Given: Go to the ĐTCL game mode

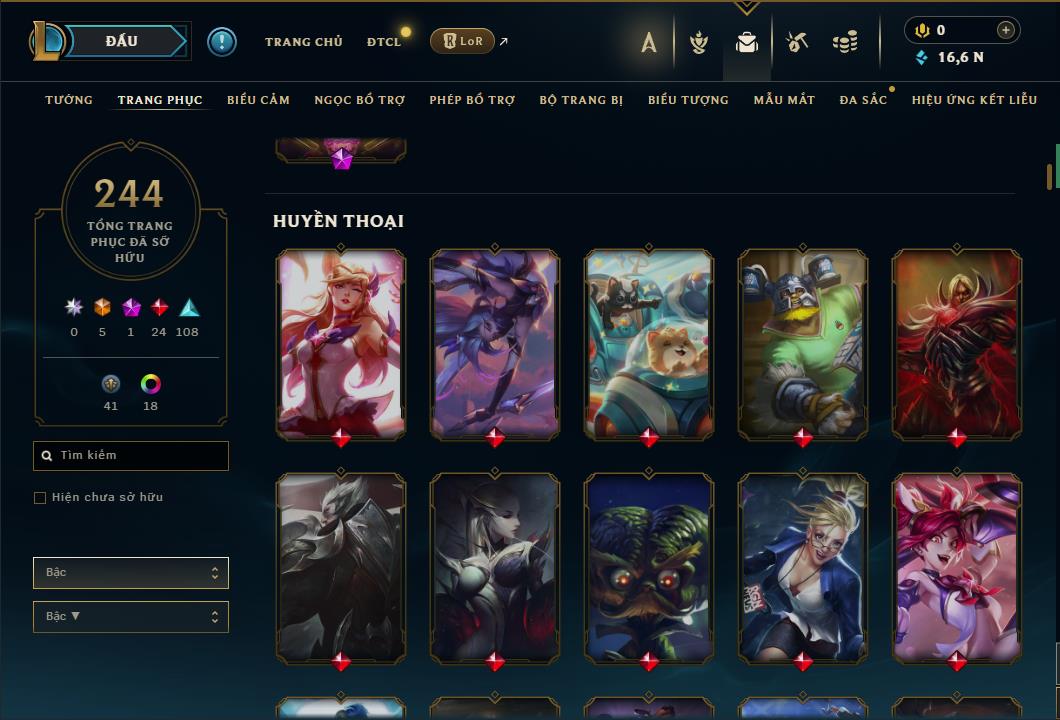Looking at the screenshot, I should [x=383, y=42].
